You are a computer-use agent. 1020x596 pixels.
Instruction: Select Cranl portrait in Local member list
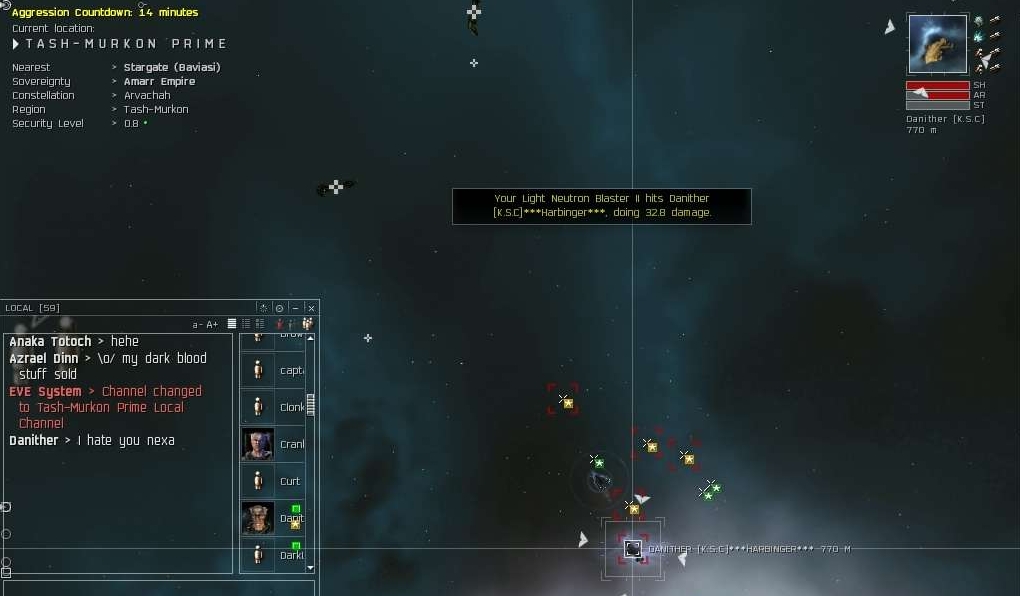click(257, 444)
